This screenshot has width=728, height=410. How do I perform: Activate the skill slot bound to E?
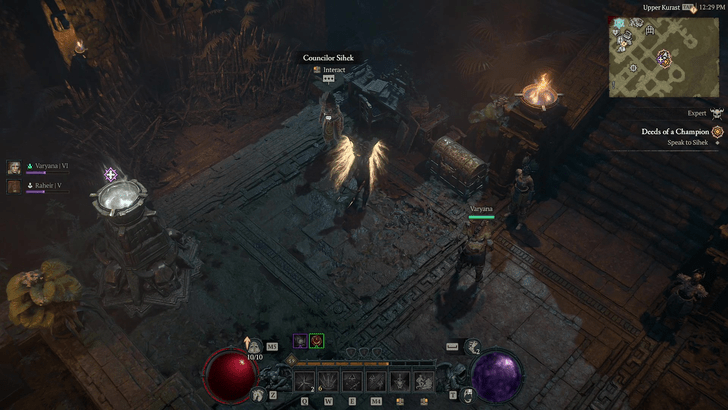(x=352, y=381)
